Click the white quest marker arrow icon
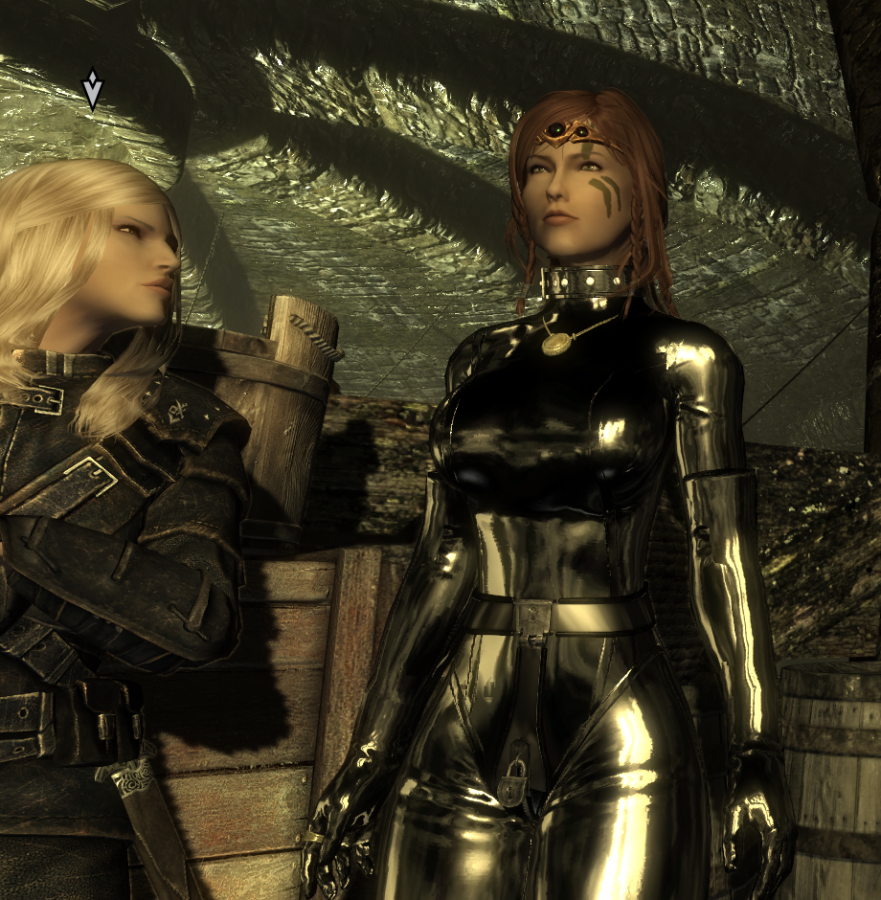 (92, 89)
